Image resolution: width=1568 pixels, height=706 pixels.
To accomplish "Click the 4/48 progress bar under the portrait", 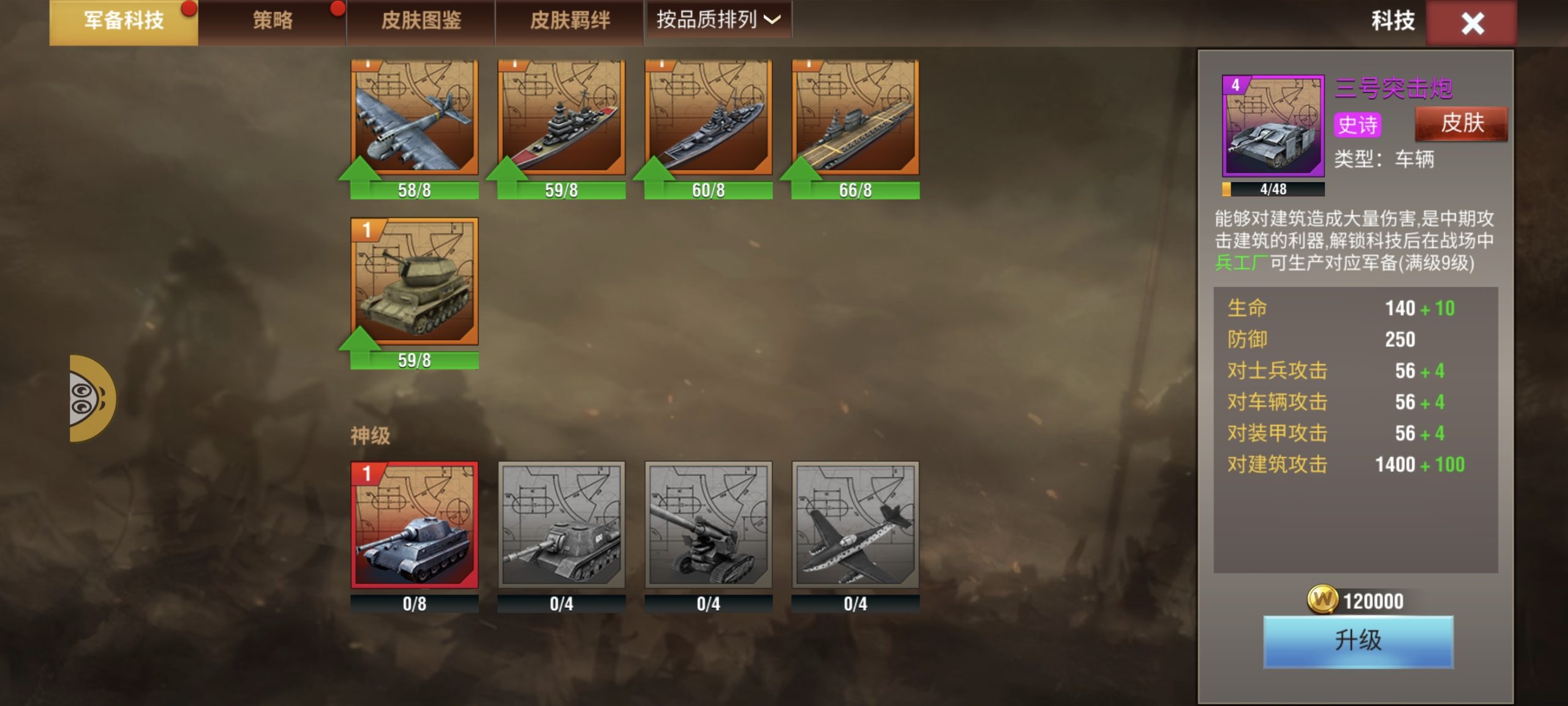I will point(1271,190).
